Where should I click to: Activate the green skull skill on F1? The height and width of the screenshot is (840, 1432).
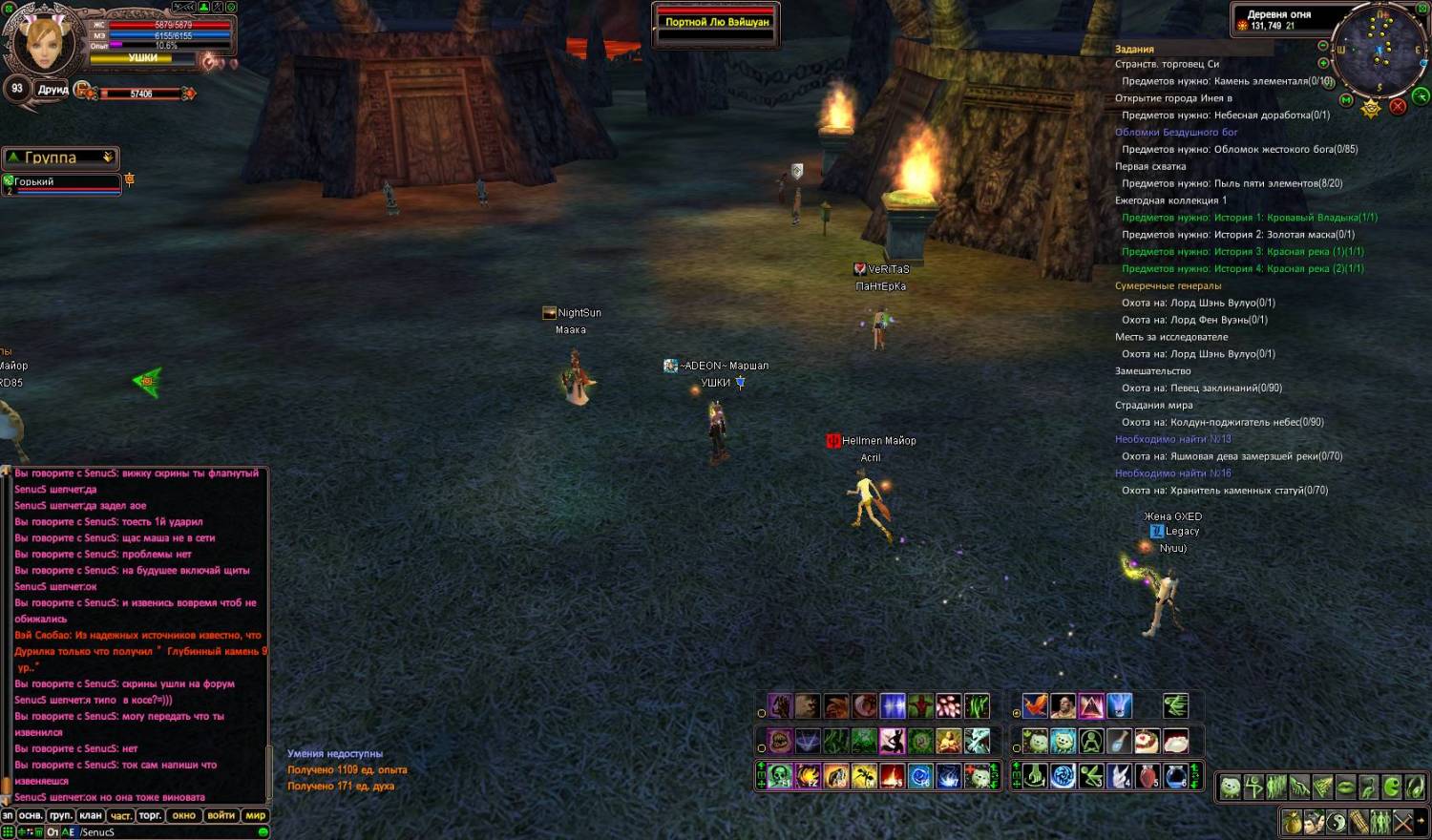(x=780, y=777)
